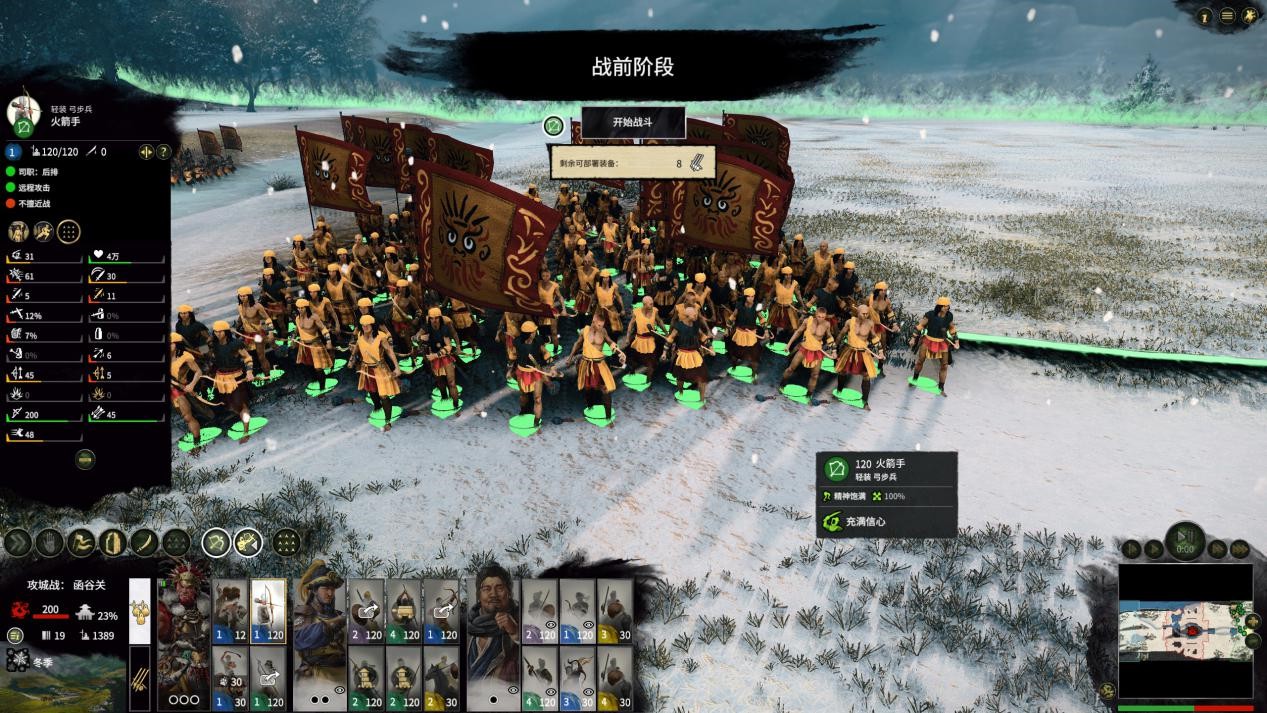Open the game menu with three lines
This screenshot has height=713, width=1267.
1227,16
